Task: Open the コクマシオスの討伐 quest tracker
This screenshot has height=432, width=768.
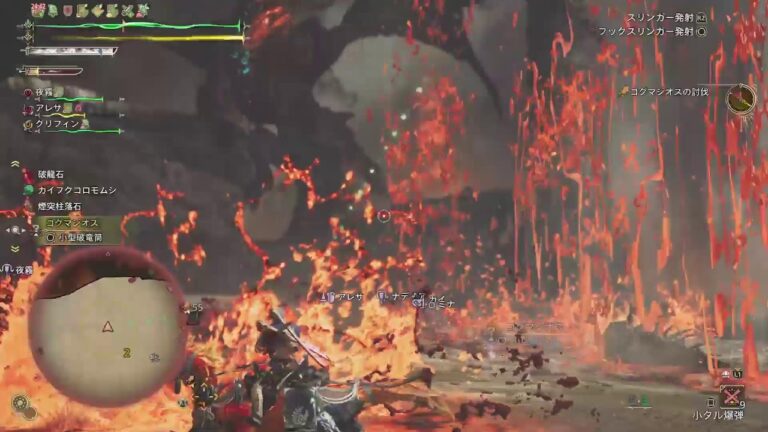Action: 668,91
